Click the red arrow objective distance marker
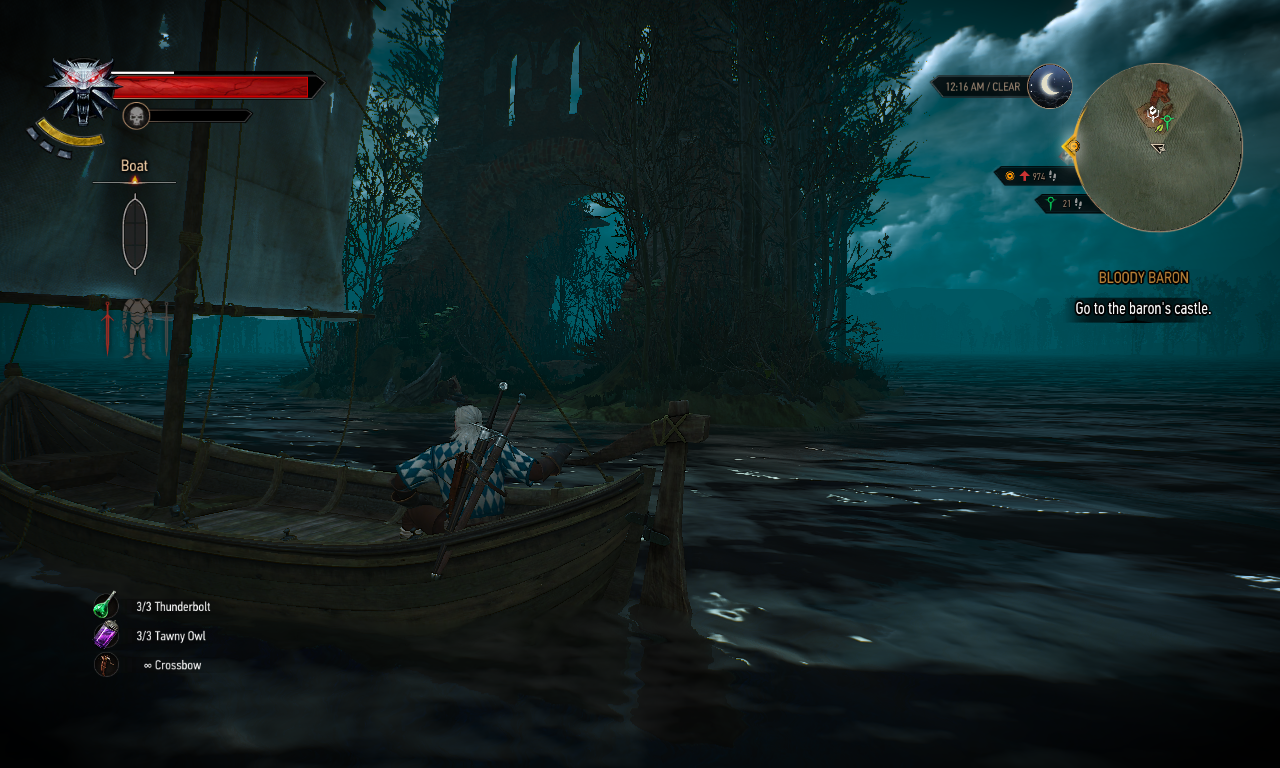The width and height of the screenshot is (1280, 768). [x=1025, y=176]
